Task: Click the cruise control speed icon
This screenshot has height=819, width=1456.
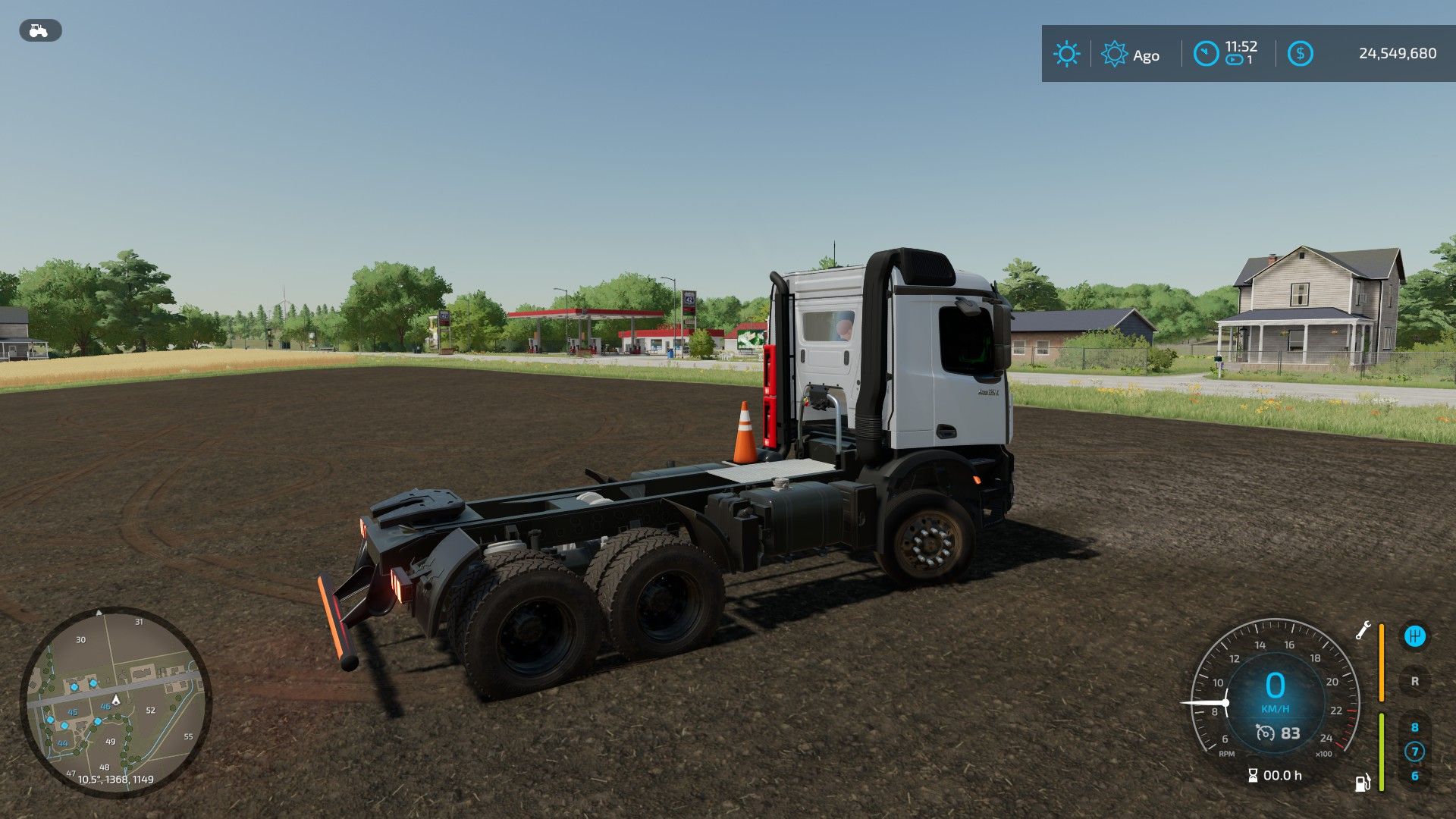Action: [1265, 733]
